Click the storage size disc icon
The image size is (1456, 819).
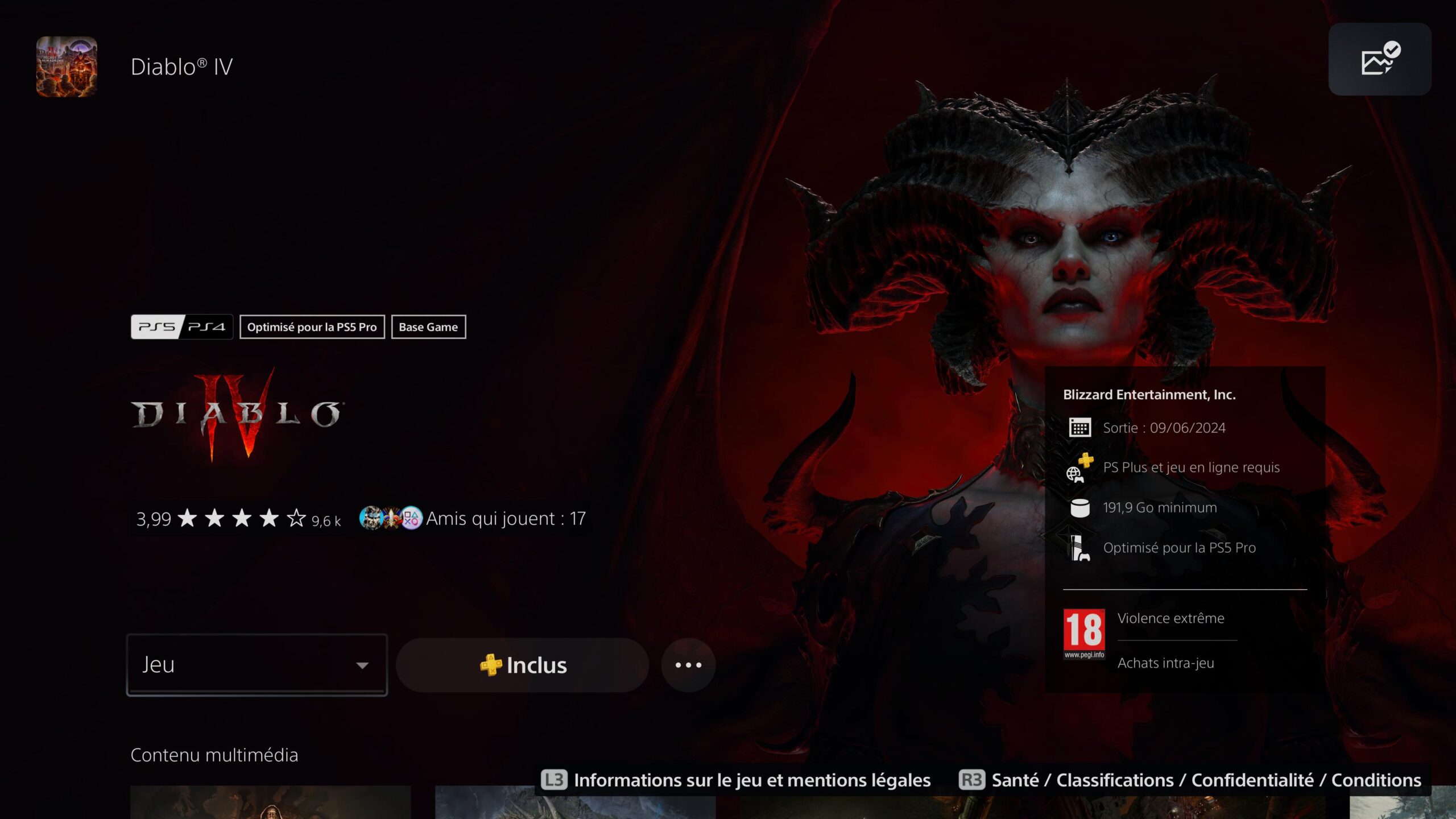tap(1081, 507)
